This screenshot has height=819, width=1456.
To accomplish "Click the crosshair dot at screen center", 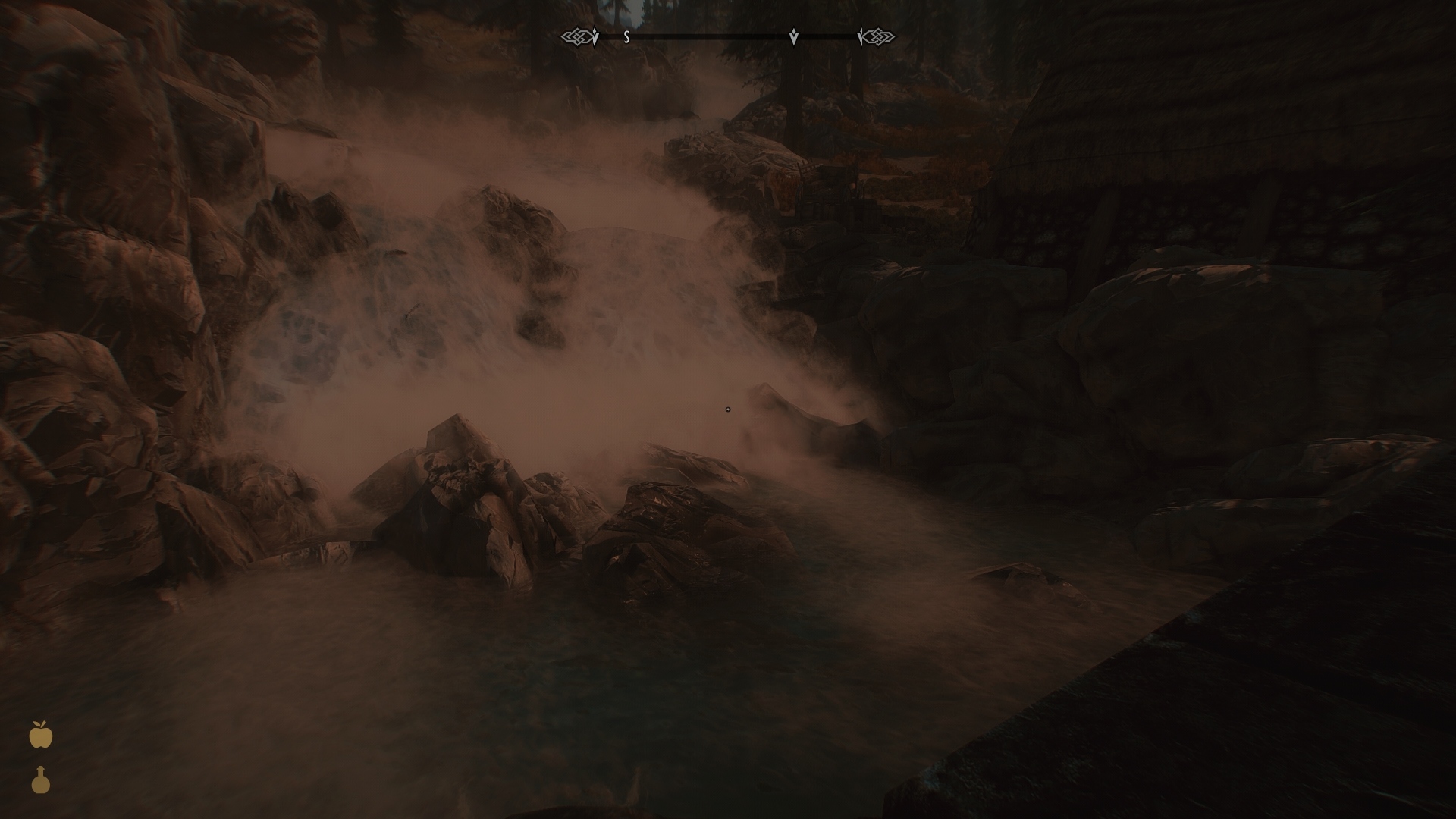I will [728, 409].
